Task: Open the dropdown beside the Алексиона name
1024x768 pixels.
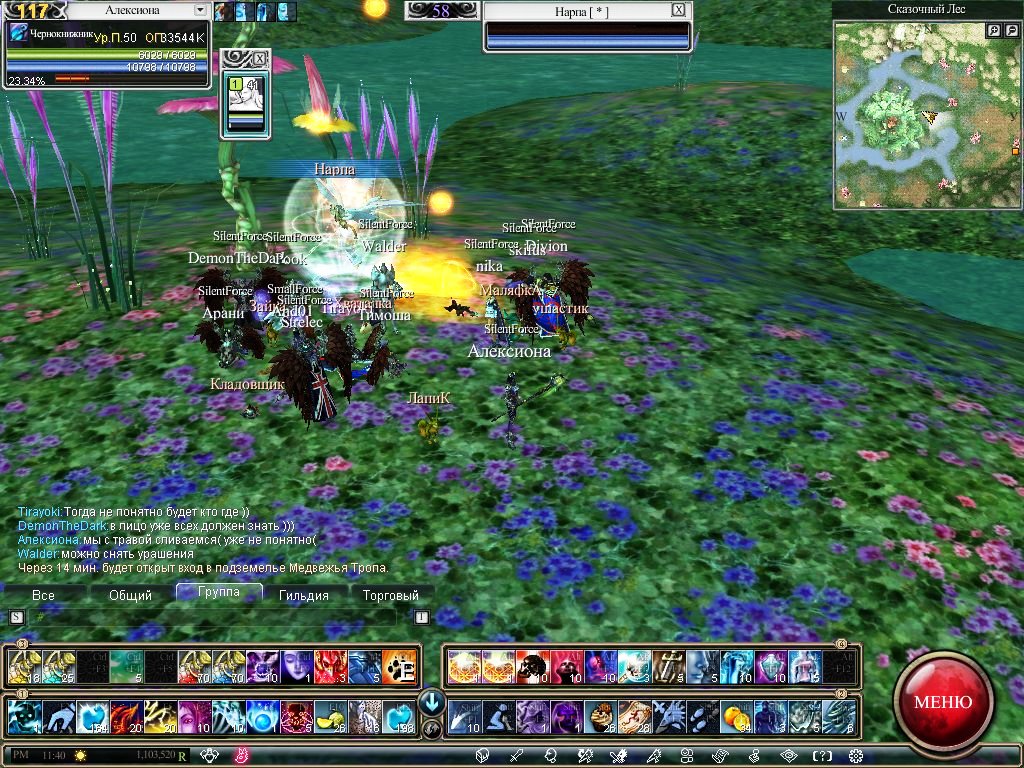Action: point(200,10)
